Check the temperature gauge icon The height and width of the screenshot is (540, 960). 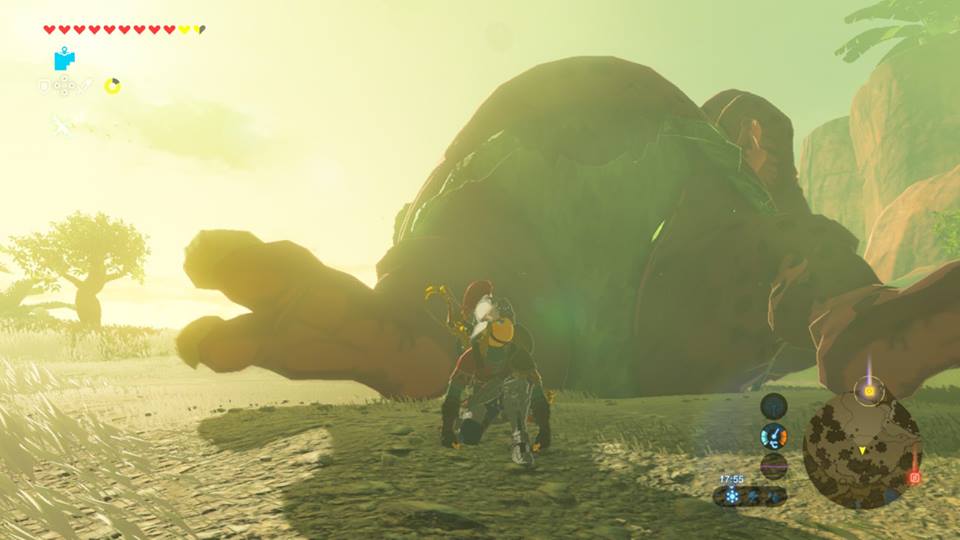tap(773, 436)
